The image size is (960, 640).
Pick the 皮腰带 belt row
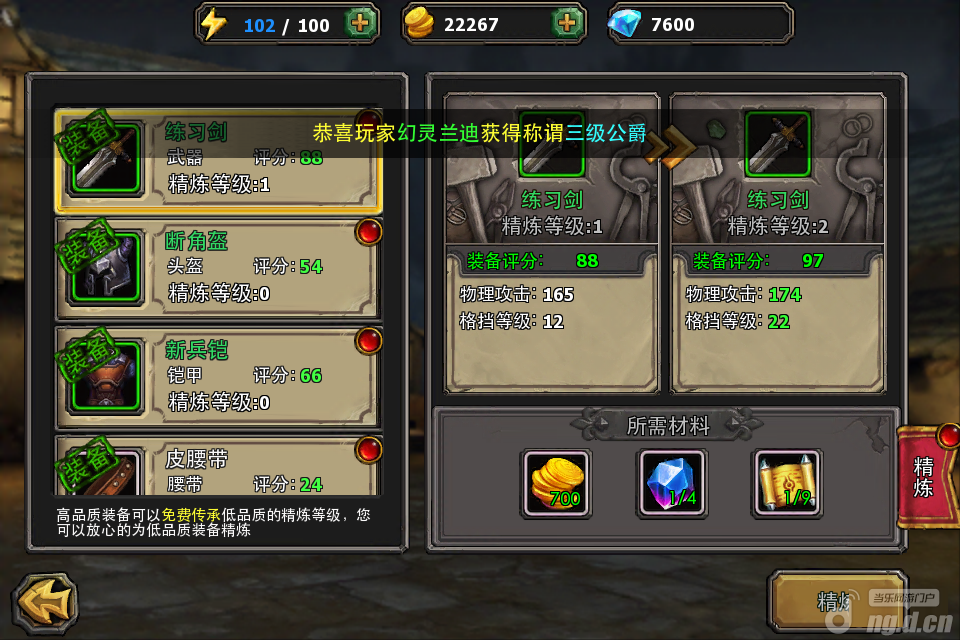click(218, 468)
